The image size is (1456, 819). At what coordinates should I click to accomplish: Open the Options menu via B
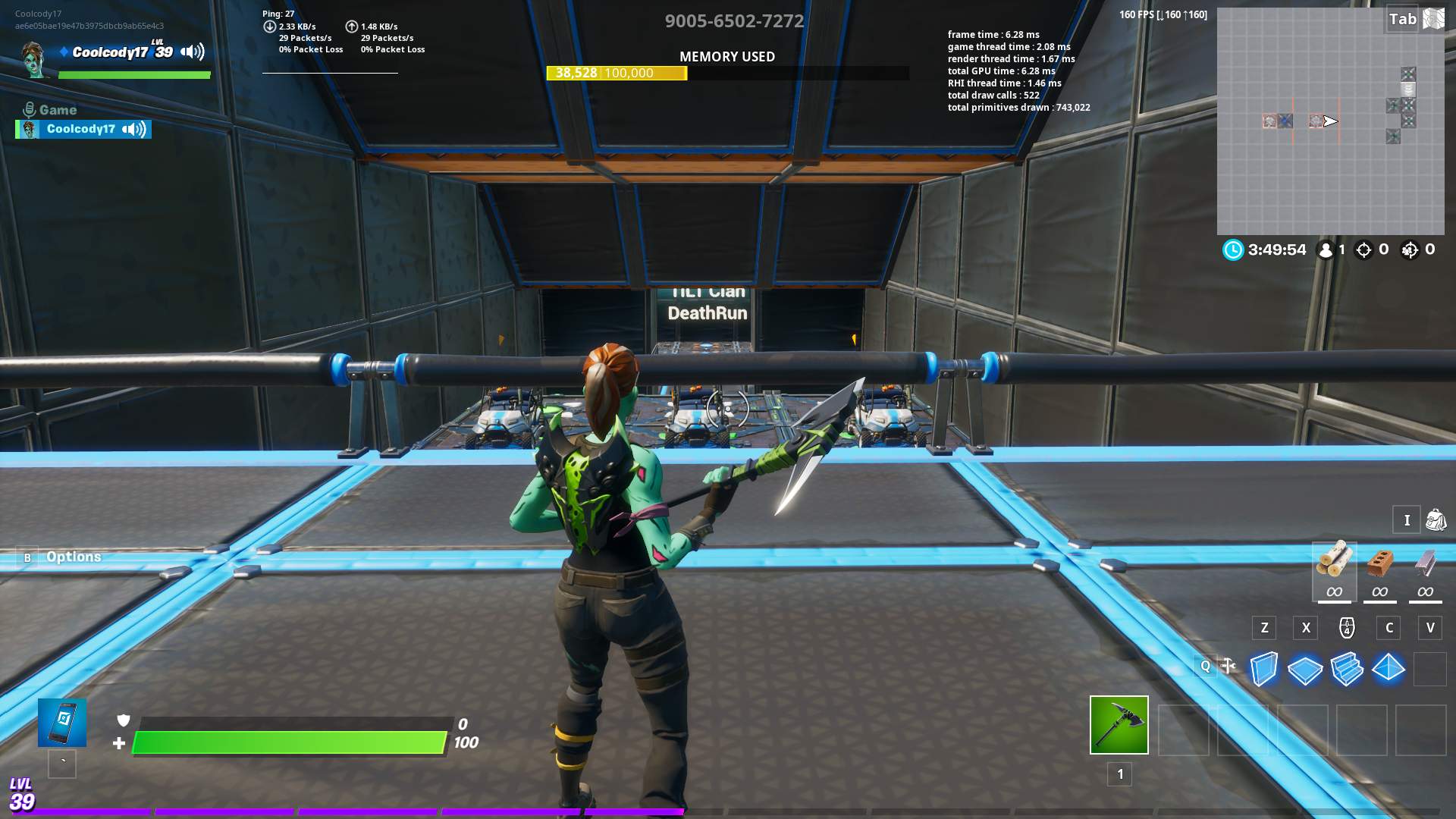click(x=29, y=557)
